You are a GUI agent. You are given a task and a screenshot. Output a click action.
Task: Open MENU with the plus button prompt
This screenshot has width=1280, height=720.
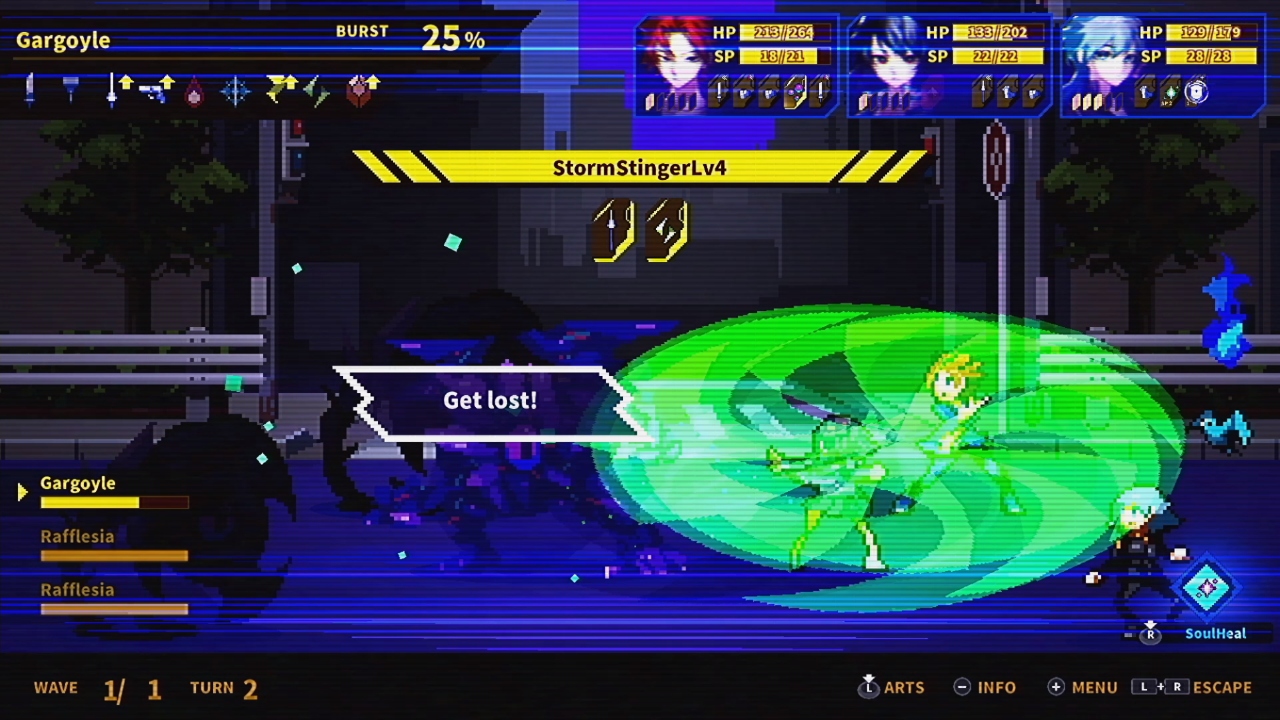click(1082, 687)
